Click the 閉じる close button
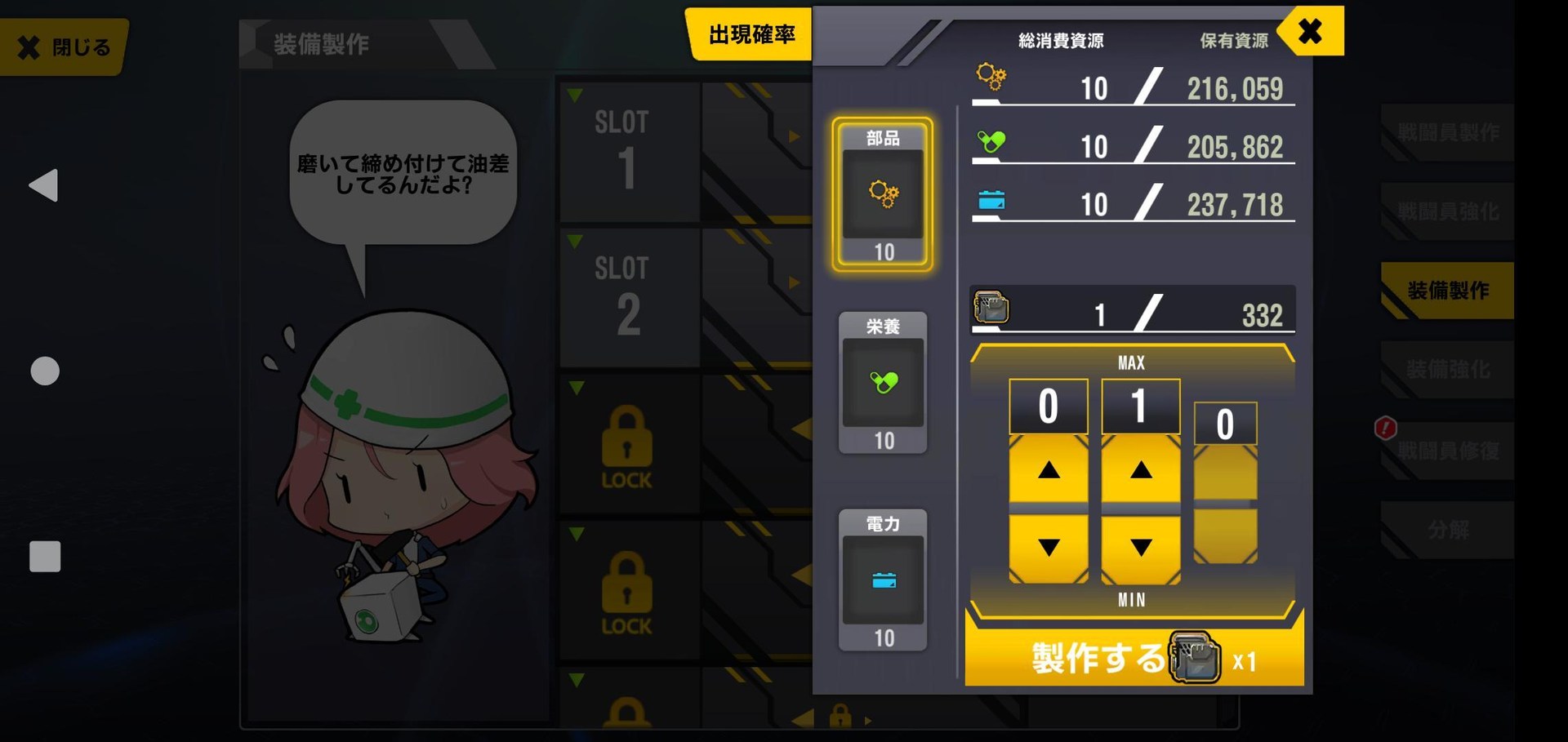Screen dimensions: 1568x742 click(61, 47)
